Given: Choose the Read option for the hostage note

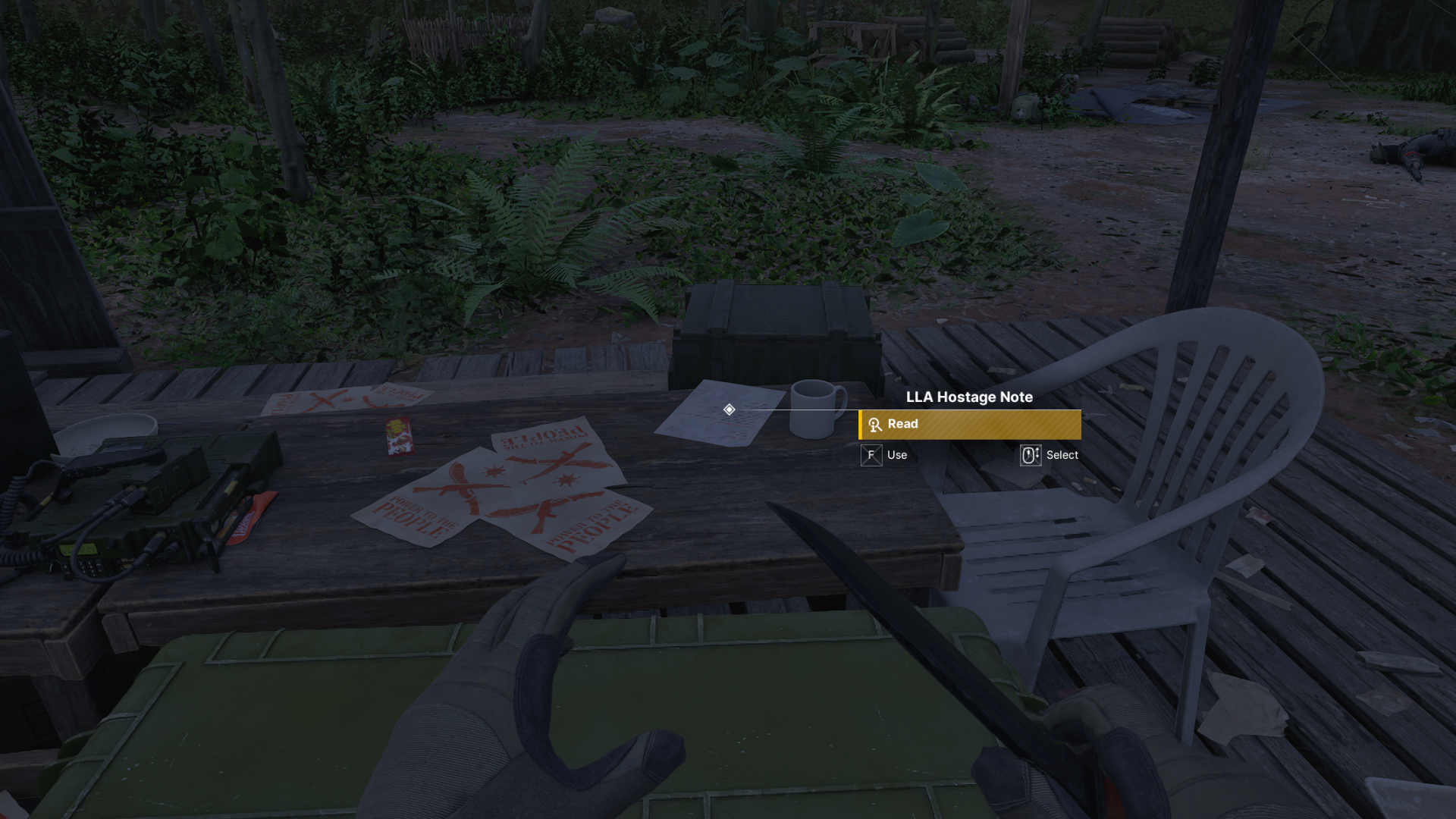Looking at the screenshot, I should tap(969, 425).
